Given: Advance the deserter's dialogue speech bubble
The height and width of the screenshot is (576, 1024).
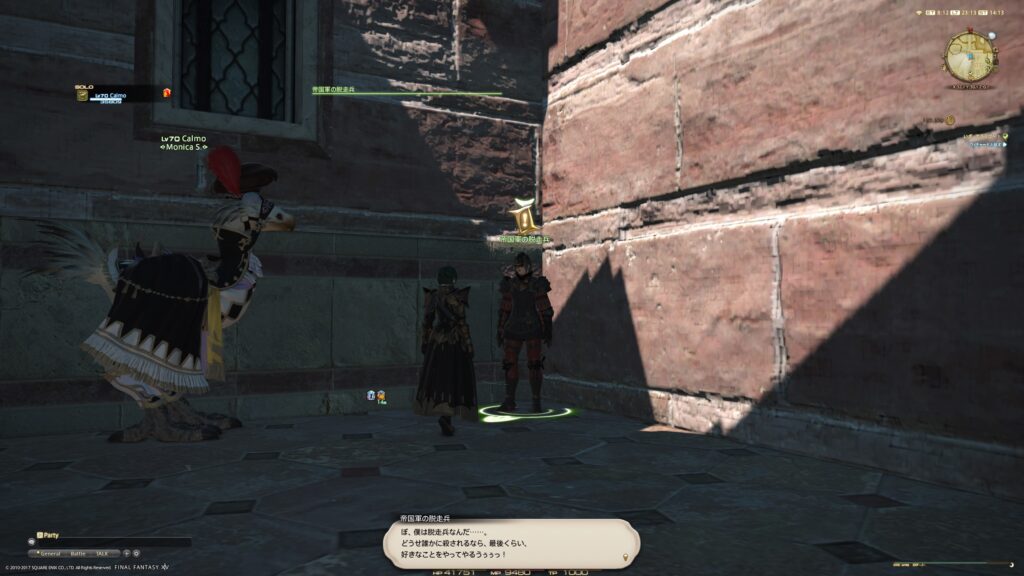Looking at the screenshot, I should coord(511,544).
